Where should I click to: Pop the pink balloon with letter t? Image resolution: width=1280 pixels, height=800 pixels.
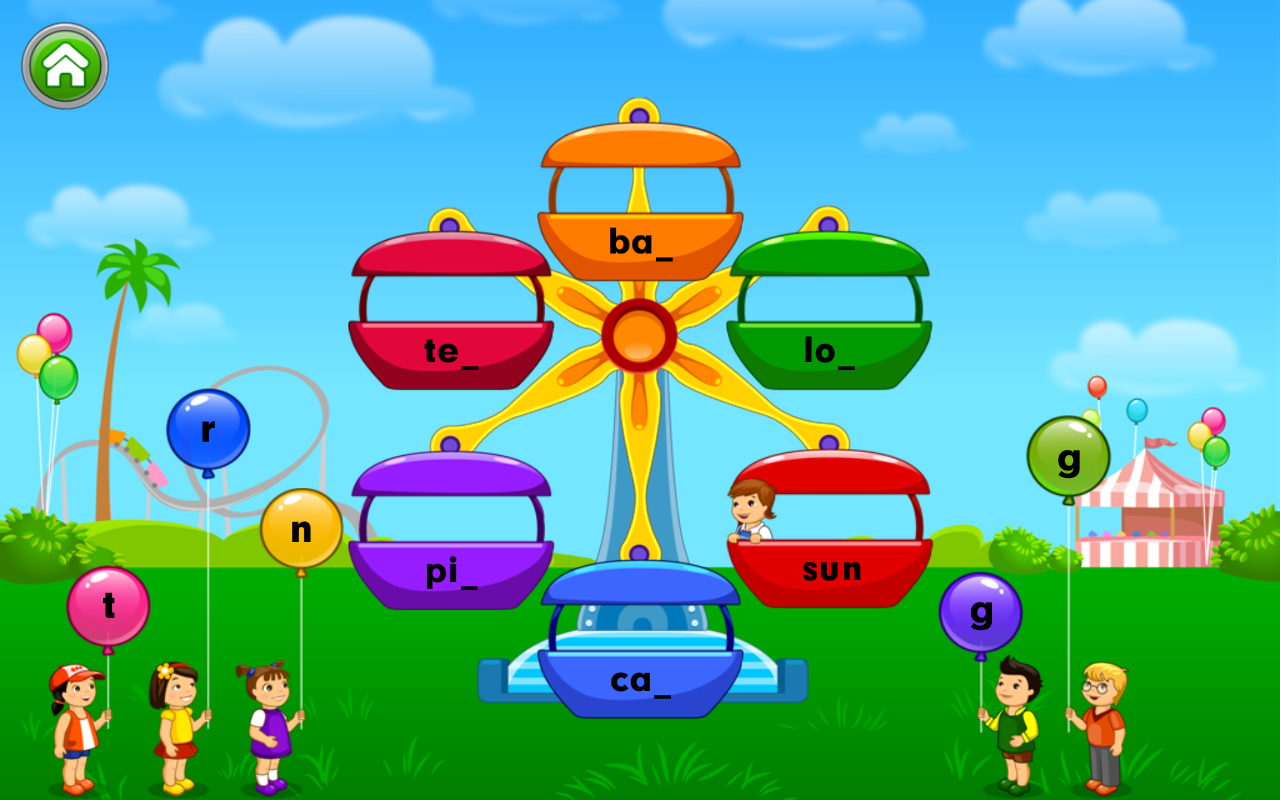pos(107,605)
